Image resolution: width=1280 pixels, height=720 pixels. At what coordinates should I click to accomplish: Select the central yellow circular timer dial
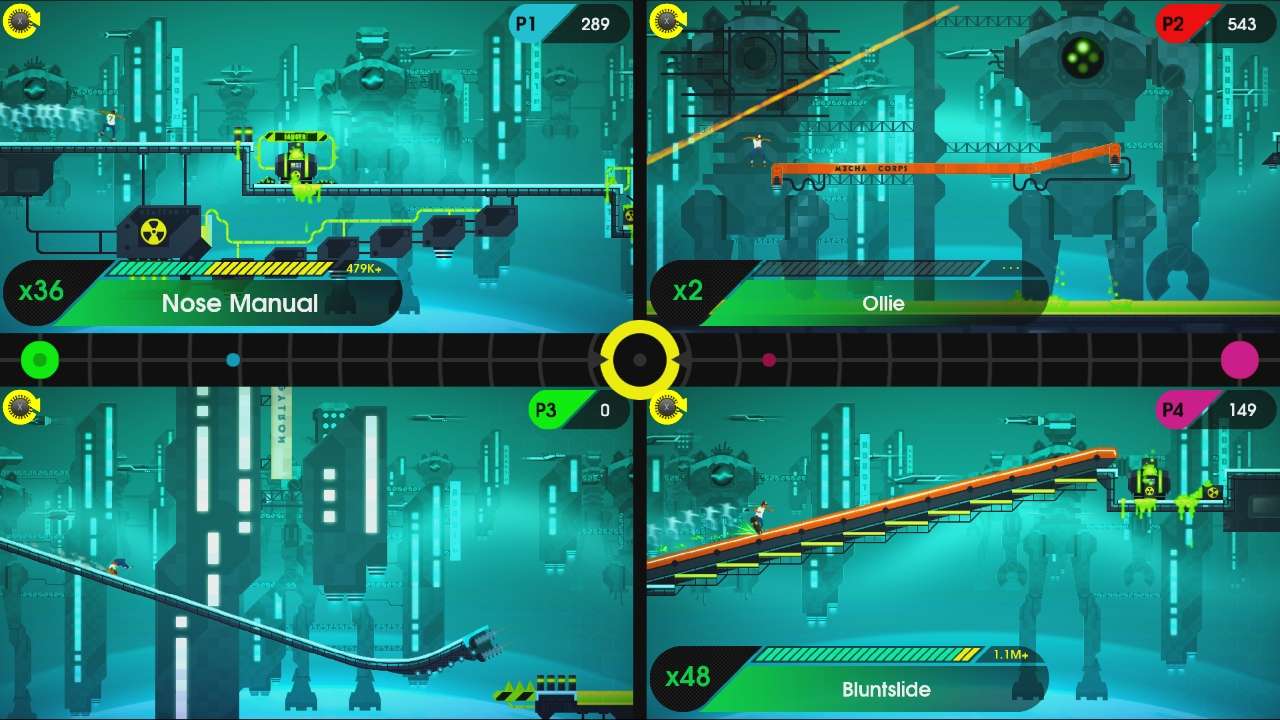640,360
